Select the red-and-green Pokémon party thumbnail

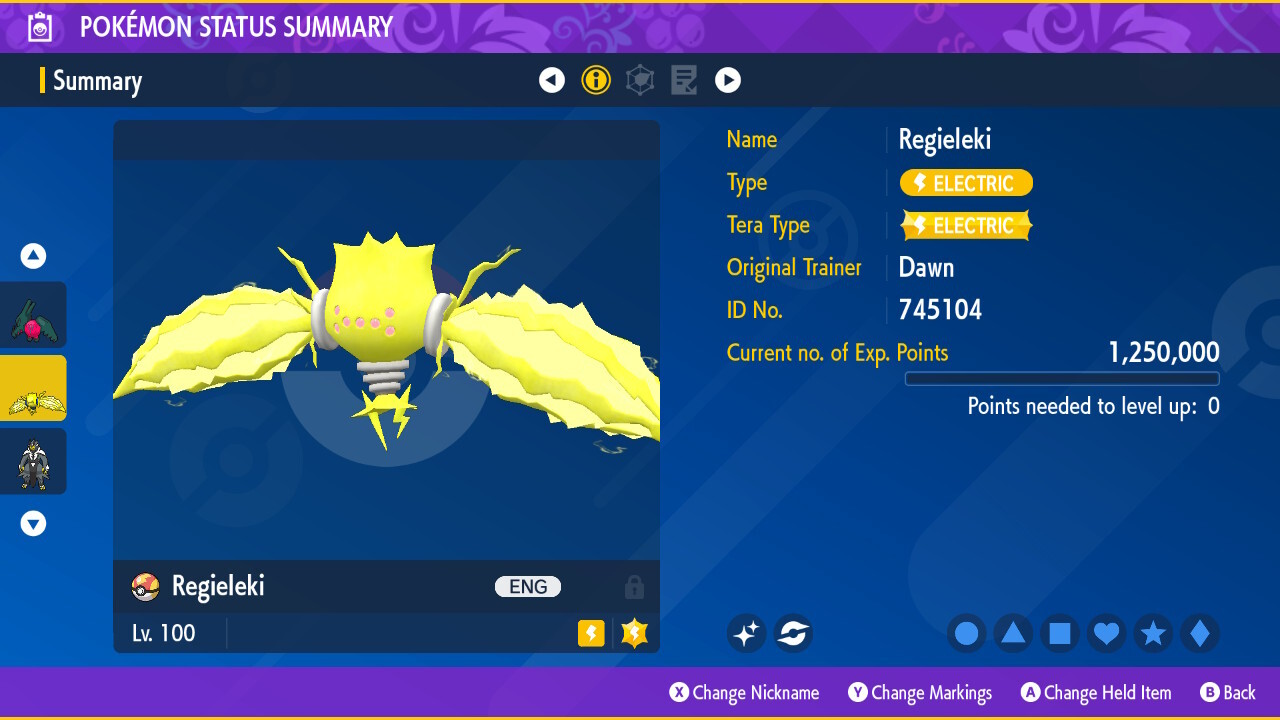[34, 315]
